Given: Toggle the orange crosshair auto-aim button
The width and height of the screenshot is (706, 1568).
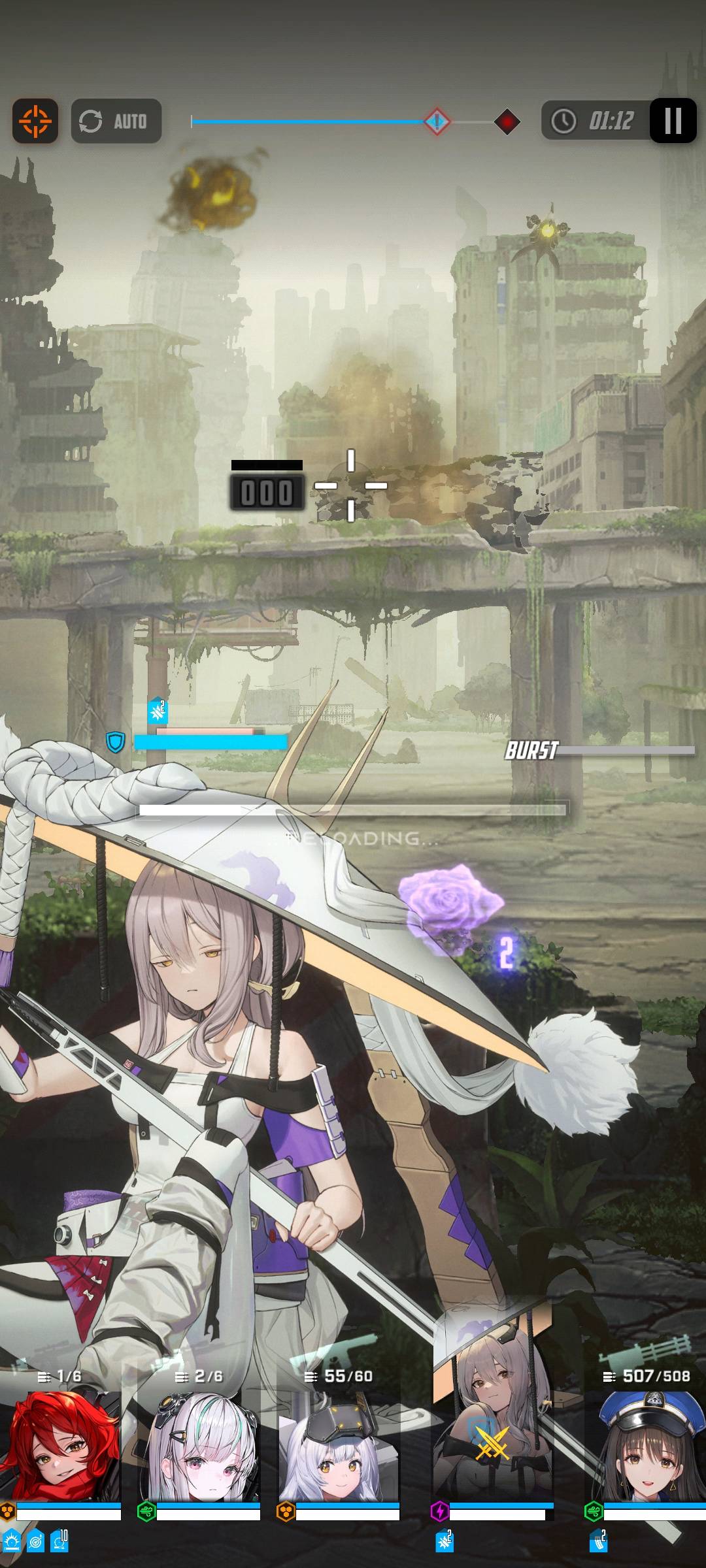Looking at the screenshot, I should pyautogui.click(x=35, y=121).
